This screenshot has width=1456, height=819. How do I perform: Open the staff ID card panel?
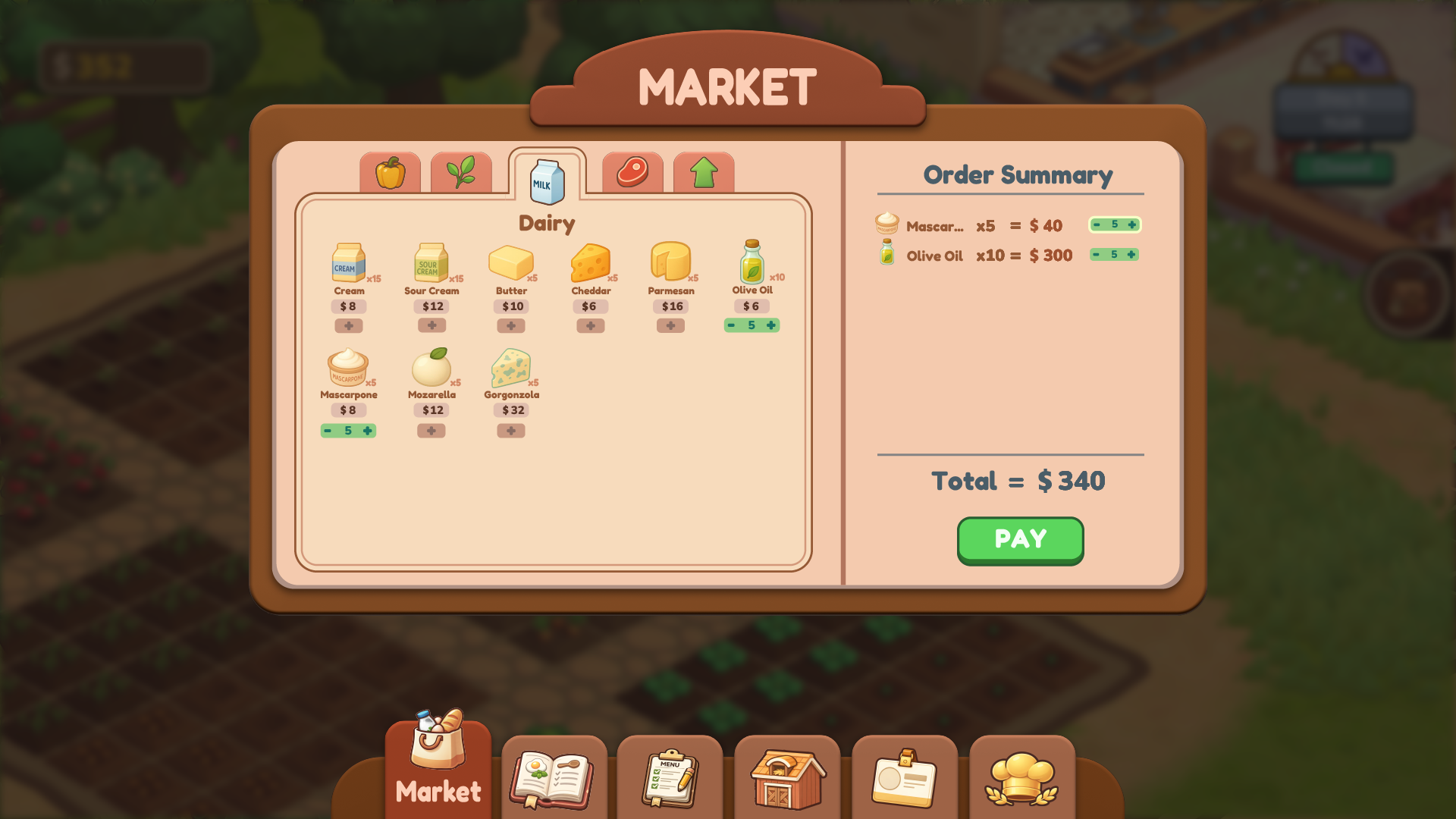905,777
